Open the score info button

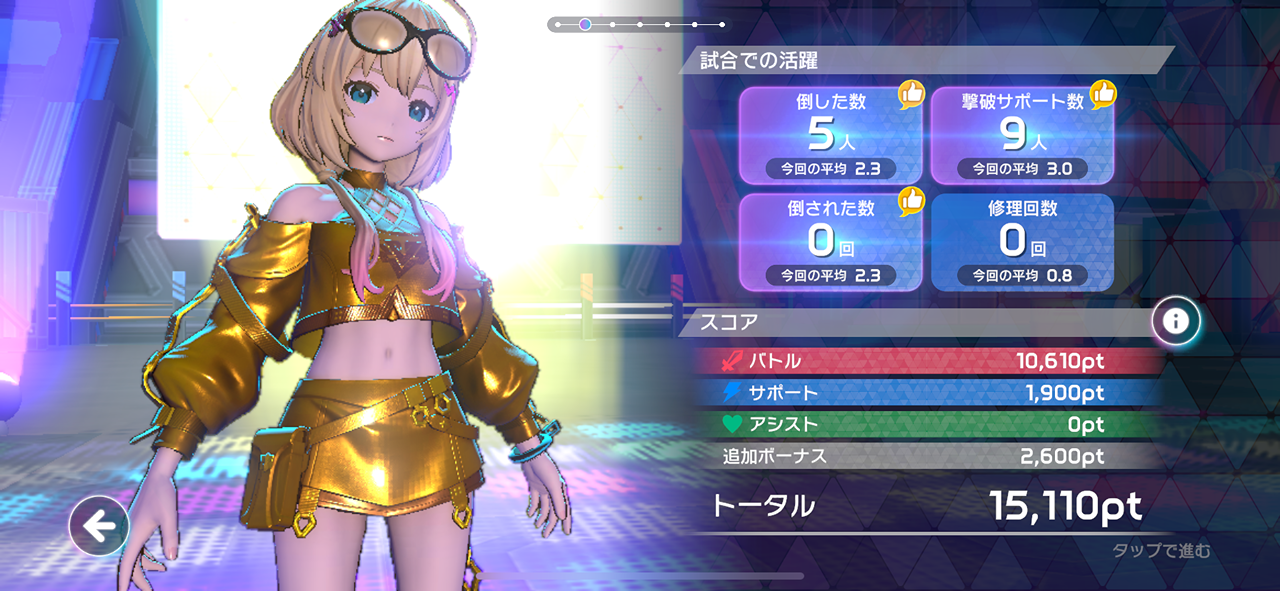pyautogui.click(x=1176, y=321)
